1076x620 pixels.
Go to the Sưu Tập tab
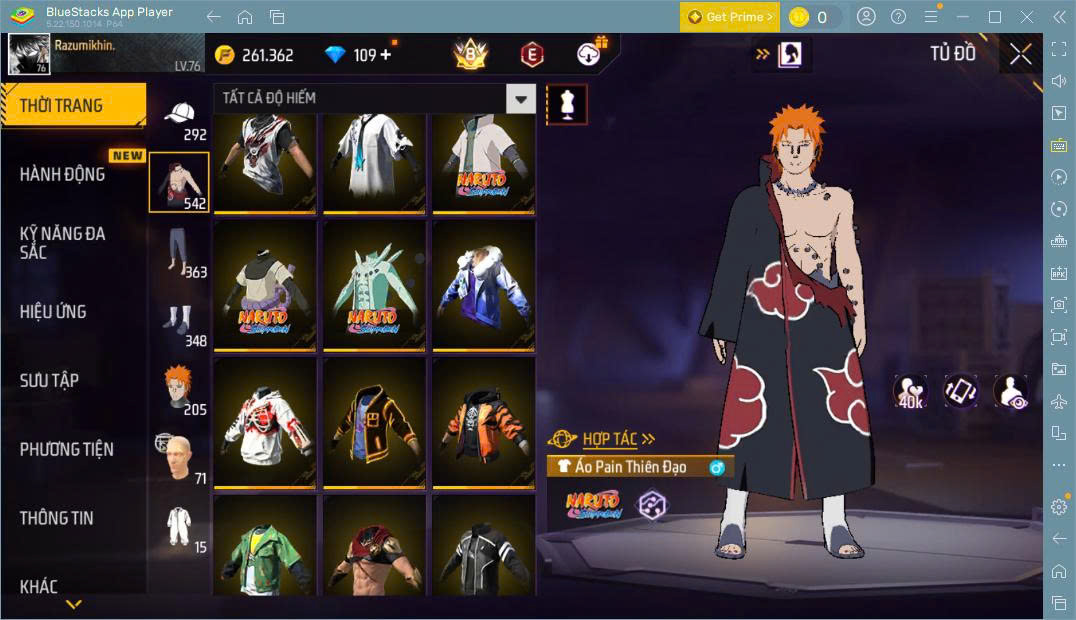(x=49, y=380)
